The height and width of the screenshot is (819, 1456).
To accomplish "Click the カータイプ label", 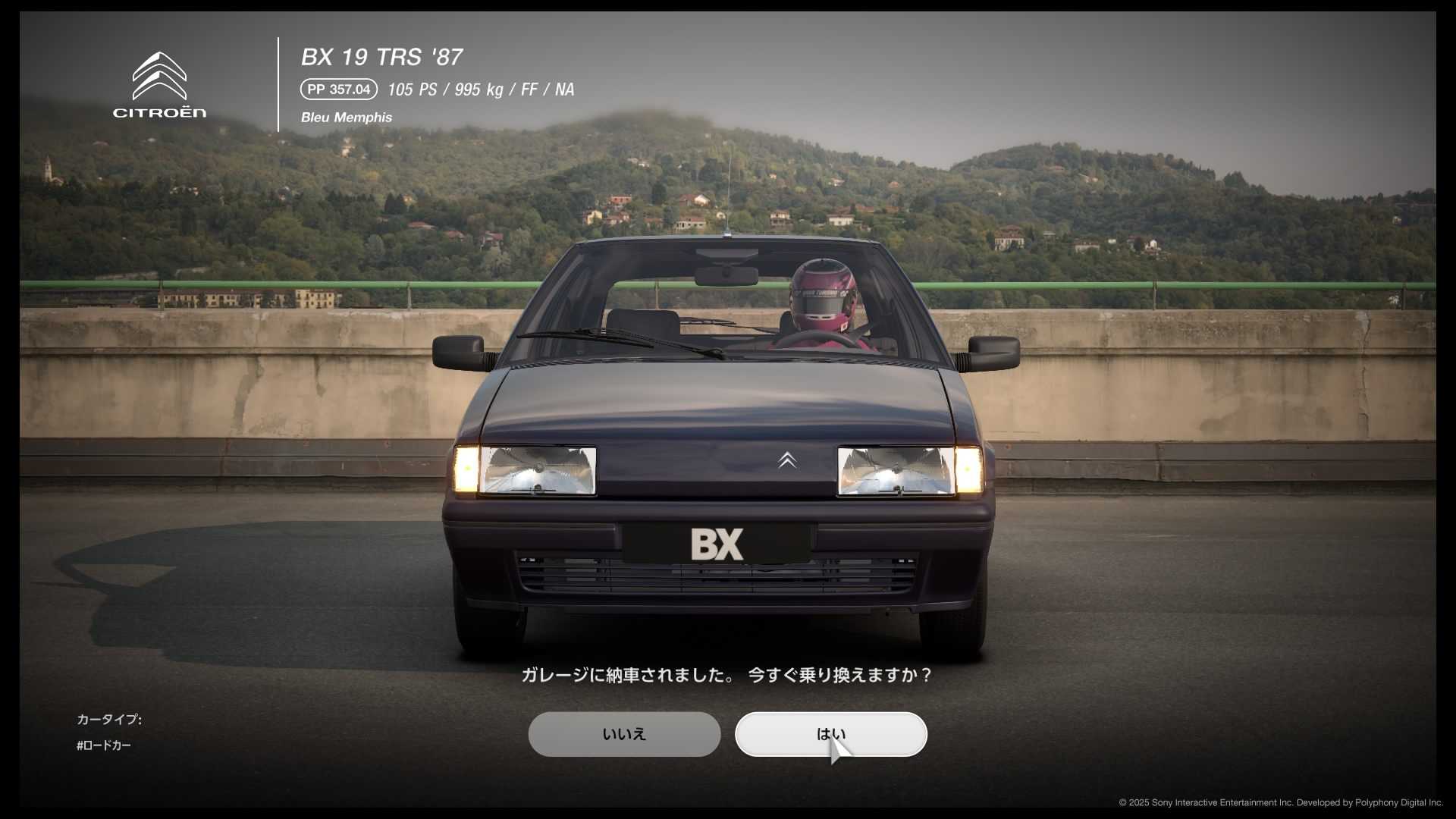I will pyautogui.click(x=109, y=719).
